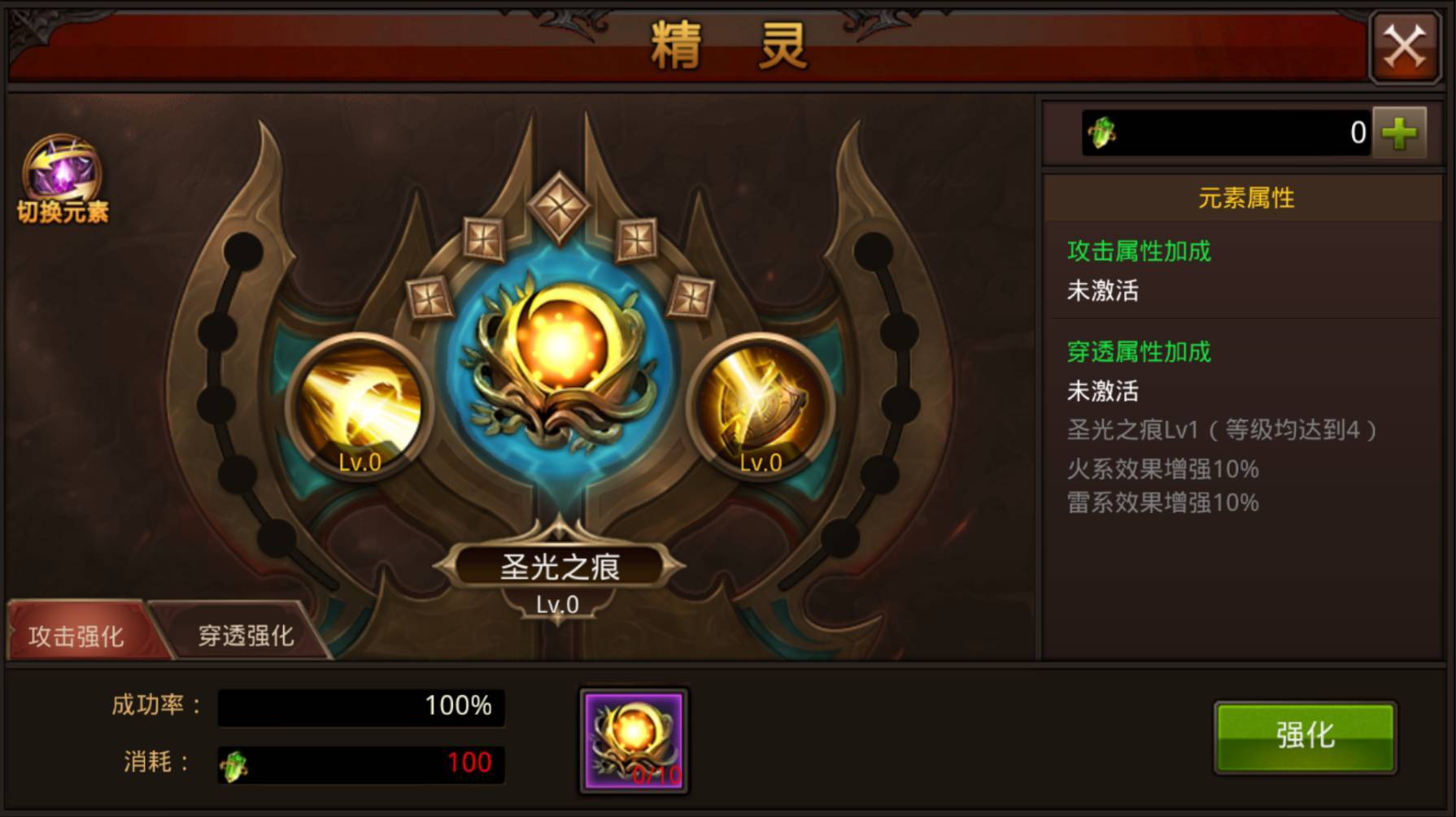Select the purple material item slot

634,740
